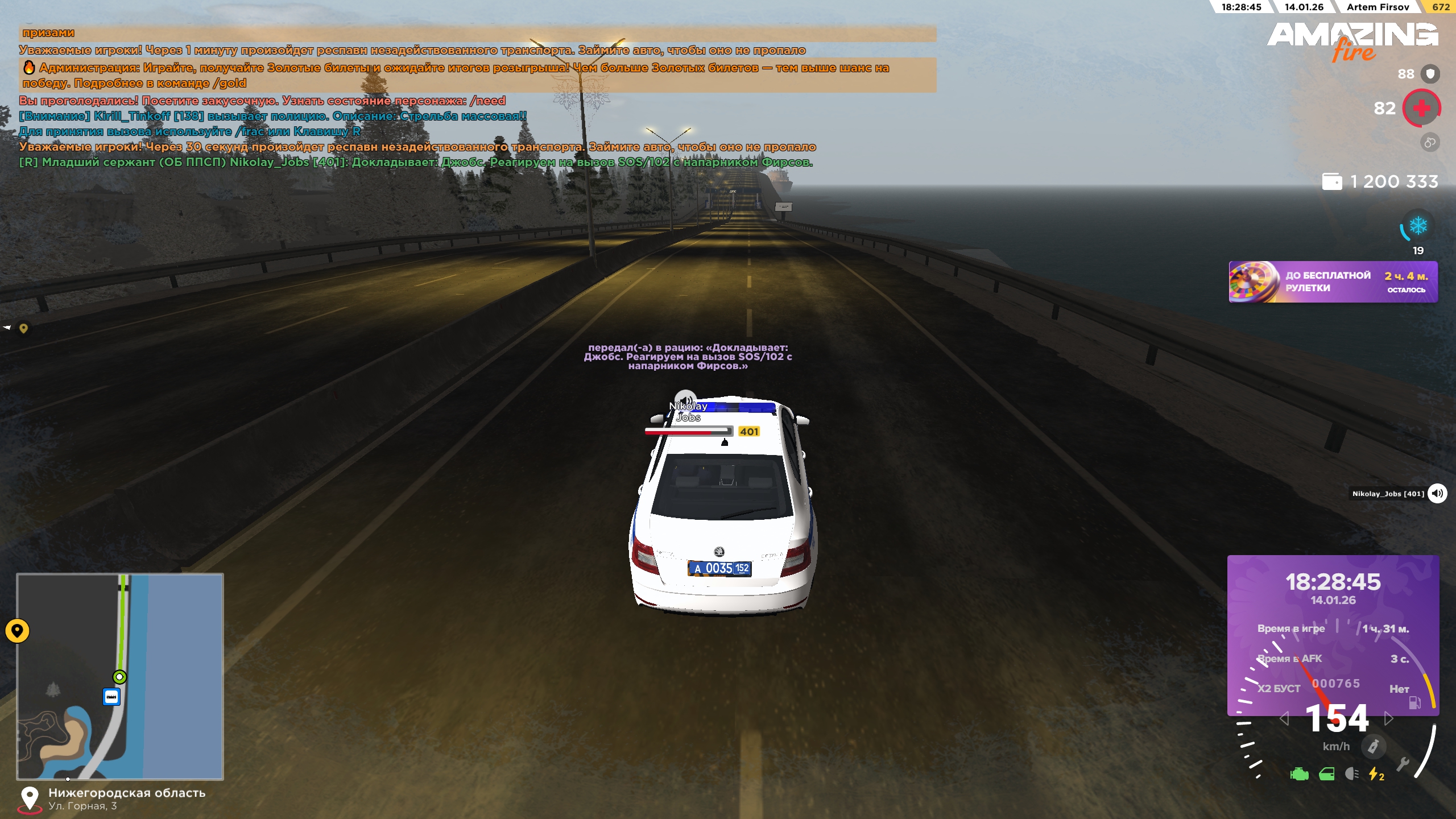
Task: Select the bus stop marker on minimap
Action: [111, 696]
